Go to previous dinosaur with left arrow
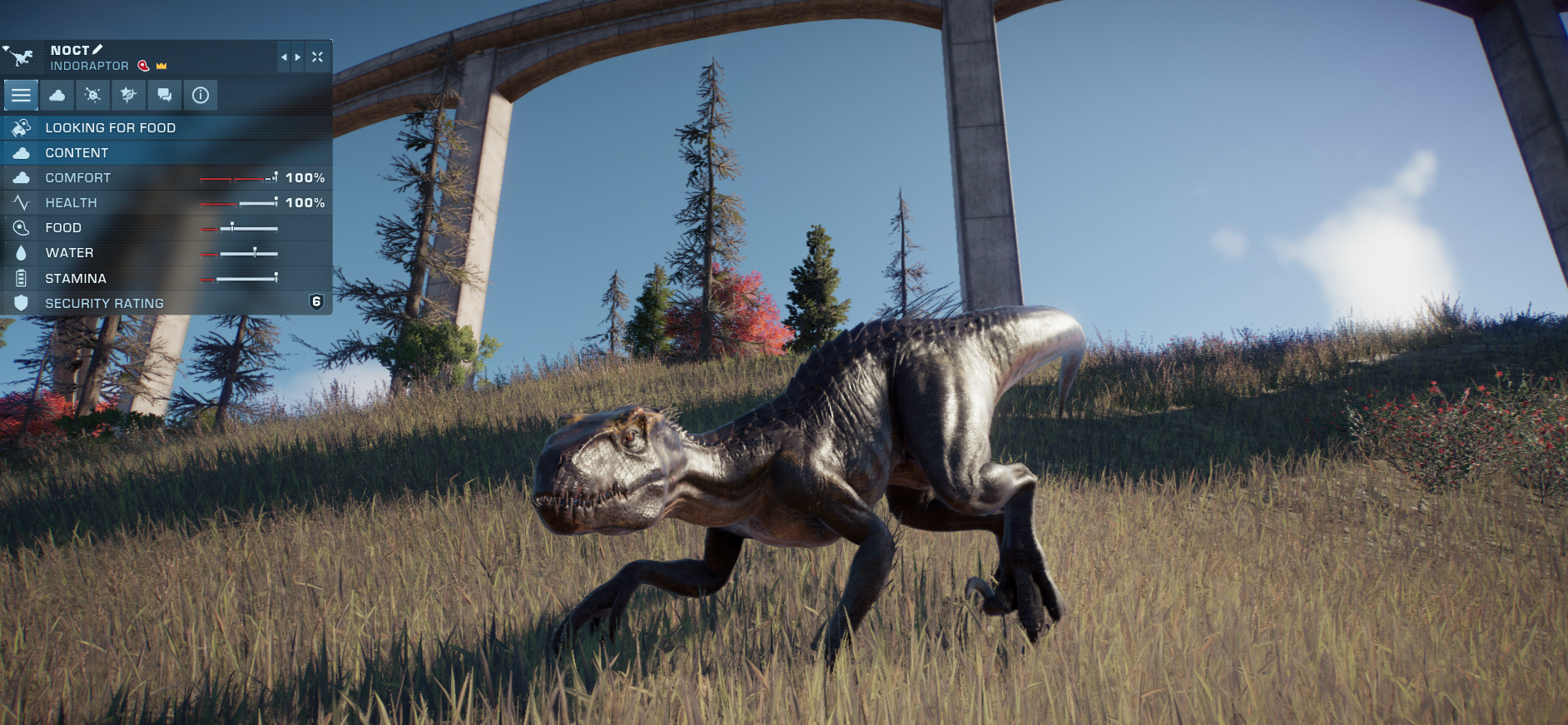1568x725 pixels. click(x=284, y=57)
